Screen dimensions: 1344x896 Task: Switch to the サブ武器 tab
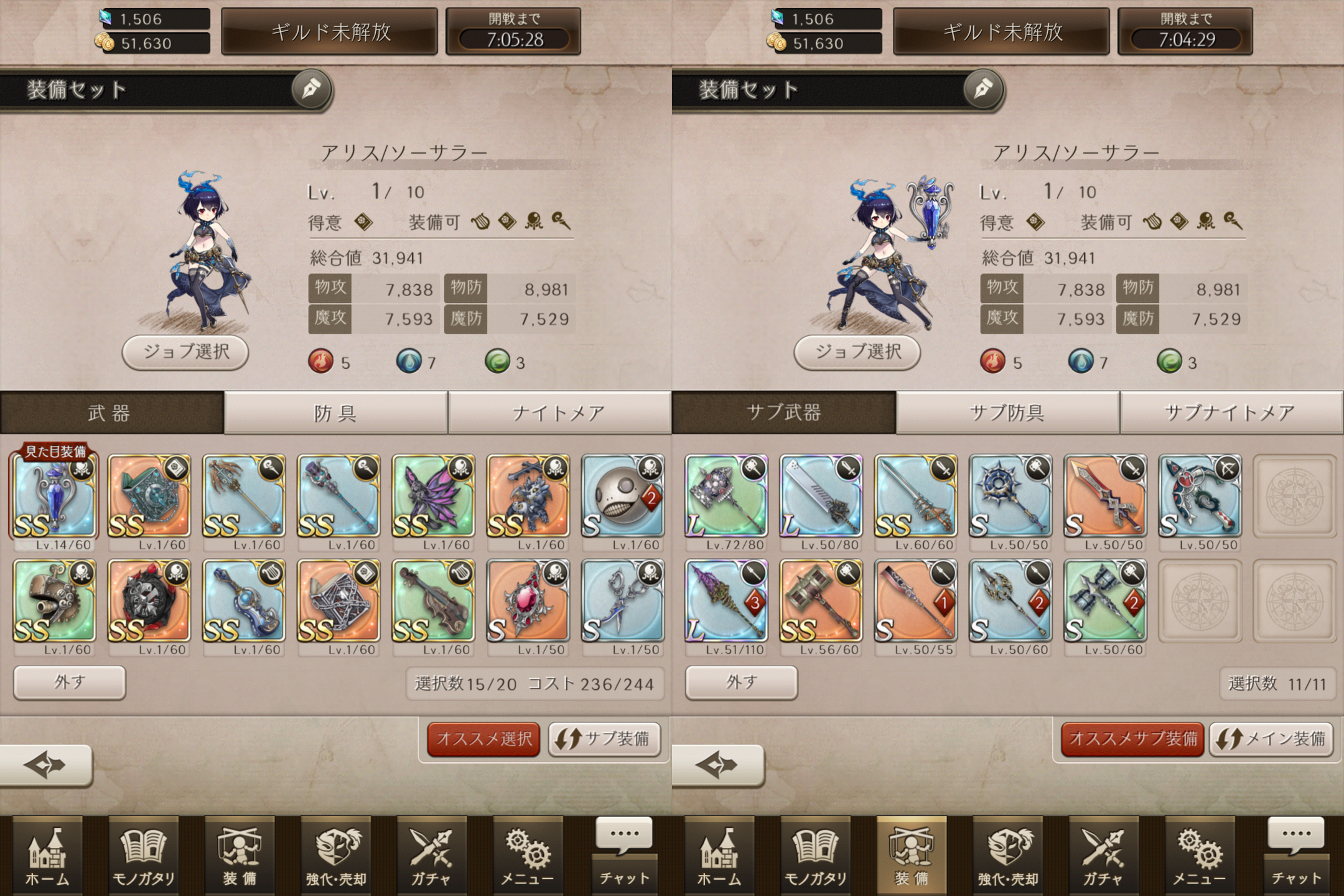(784, 413)
